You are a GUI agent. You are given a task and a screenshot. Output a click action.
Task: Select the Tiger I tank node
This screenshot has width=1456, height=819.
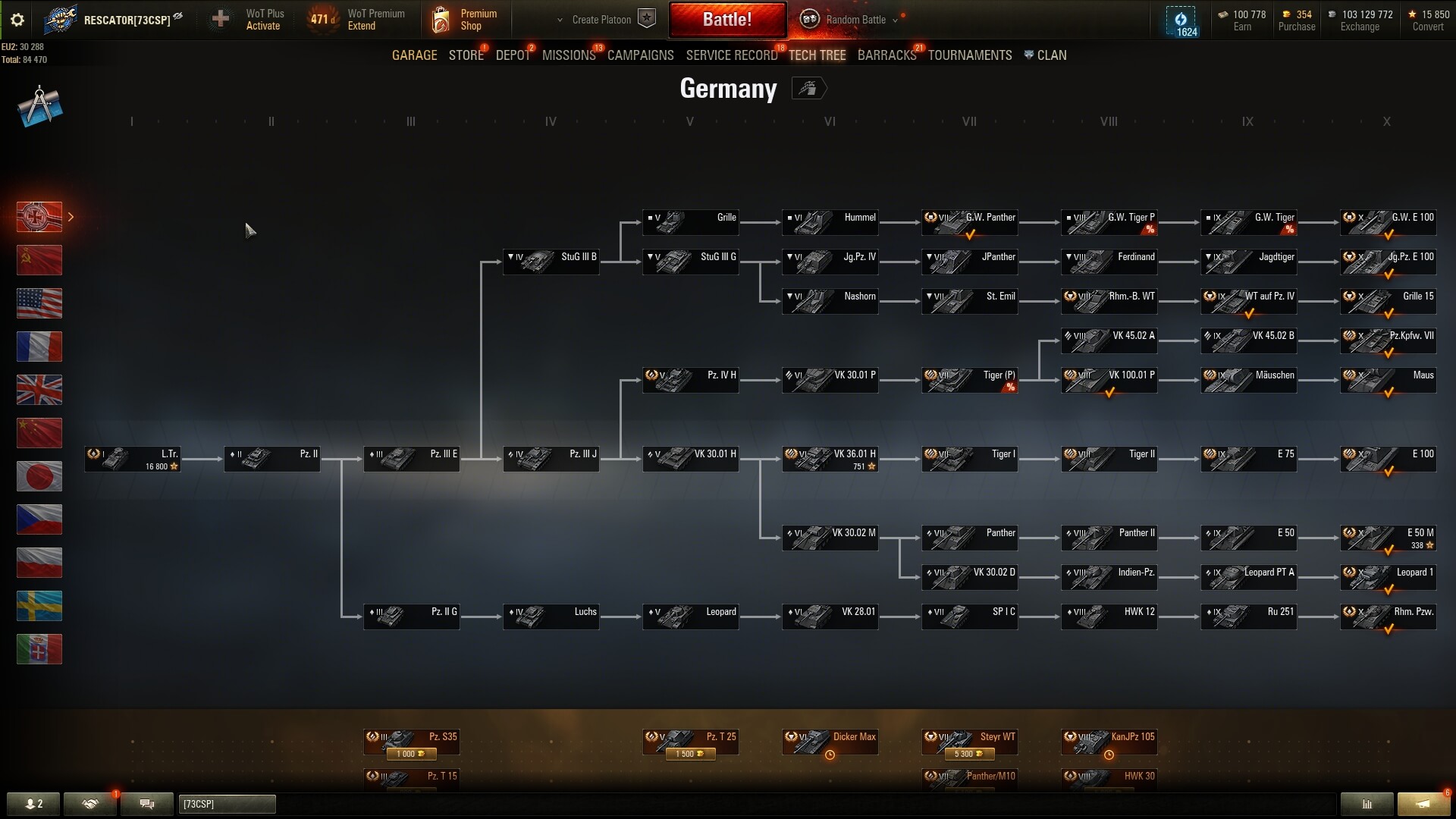[x=969, y=458]
